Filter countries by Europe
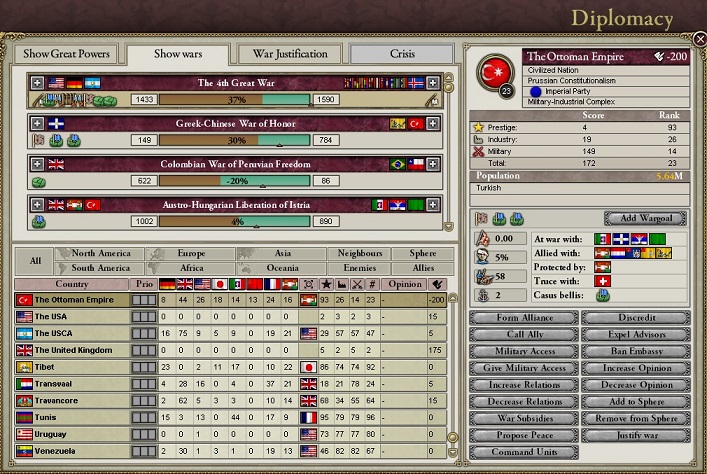 pos(191,254)
